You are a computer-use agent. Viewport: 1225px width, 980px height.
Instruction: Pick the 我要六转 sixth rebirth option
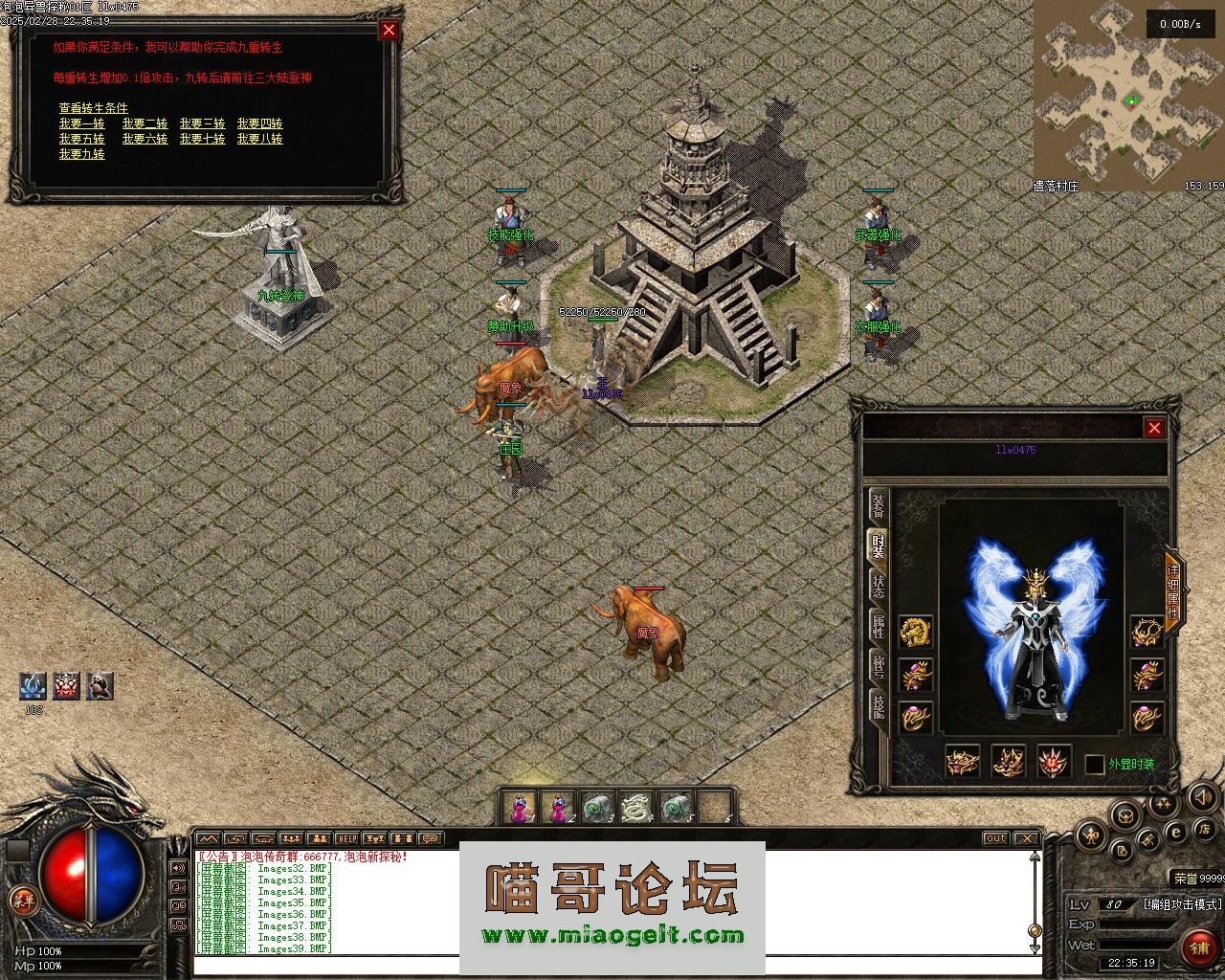(x=145, y=139)
